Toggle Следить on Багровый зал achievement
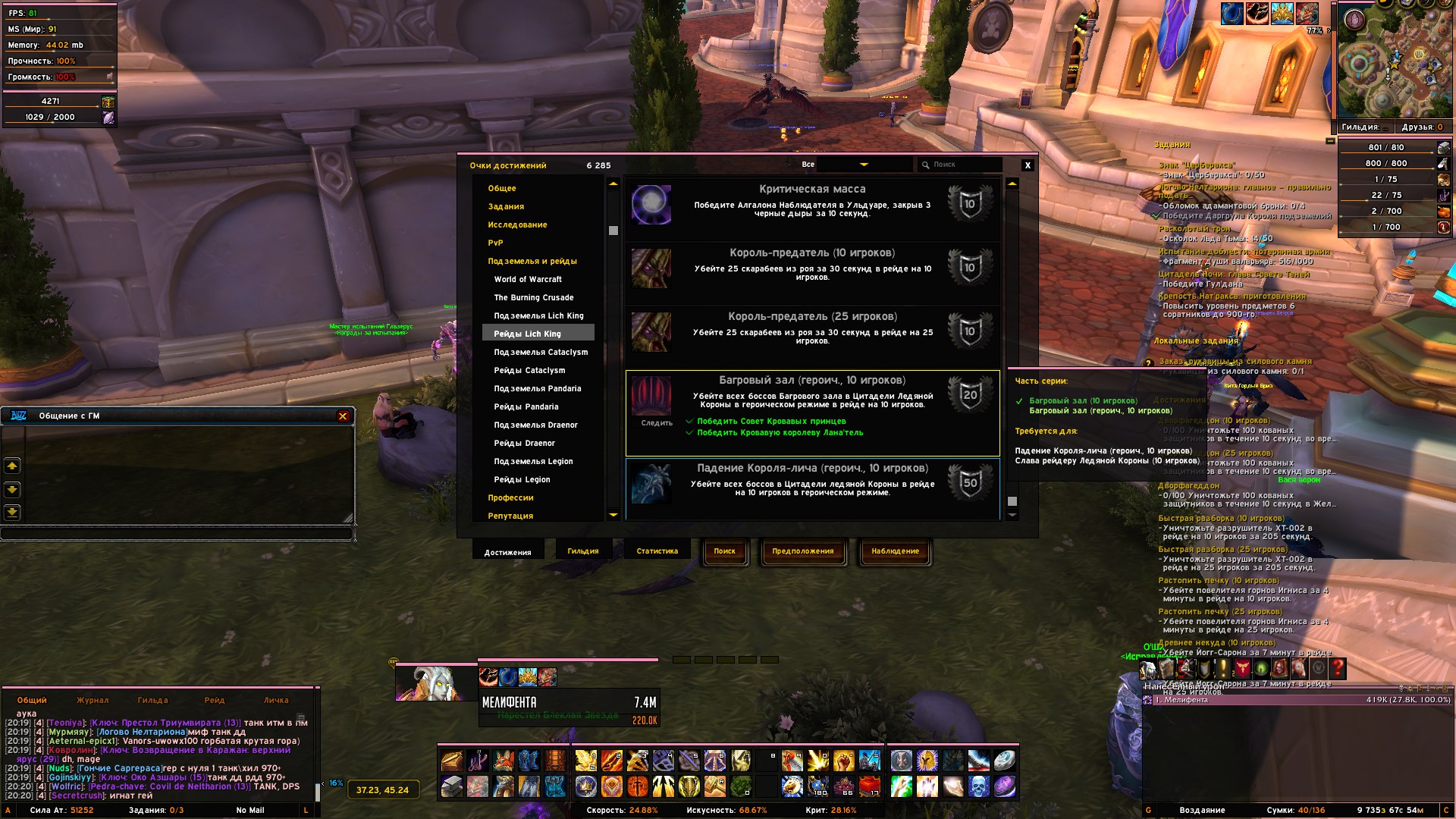Viewport: 1456px width, 819px height. pos(657,423)
